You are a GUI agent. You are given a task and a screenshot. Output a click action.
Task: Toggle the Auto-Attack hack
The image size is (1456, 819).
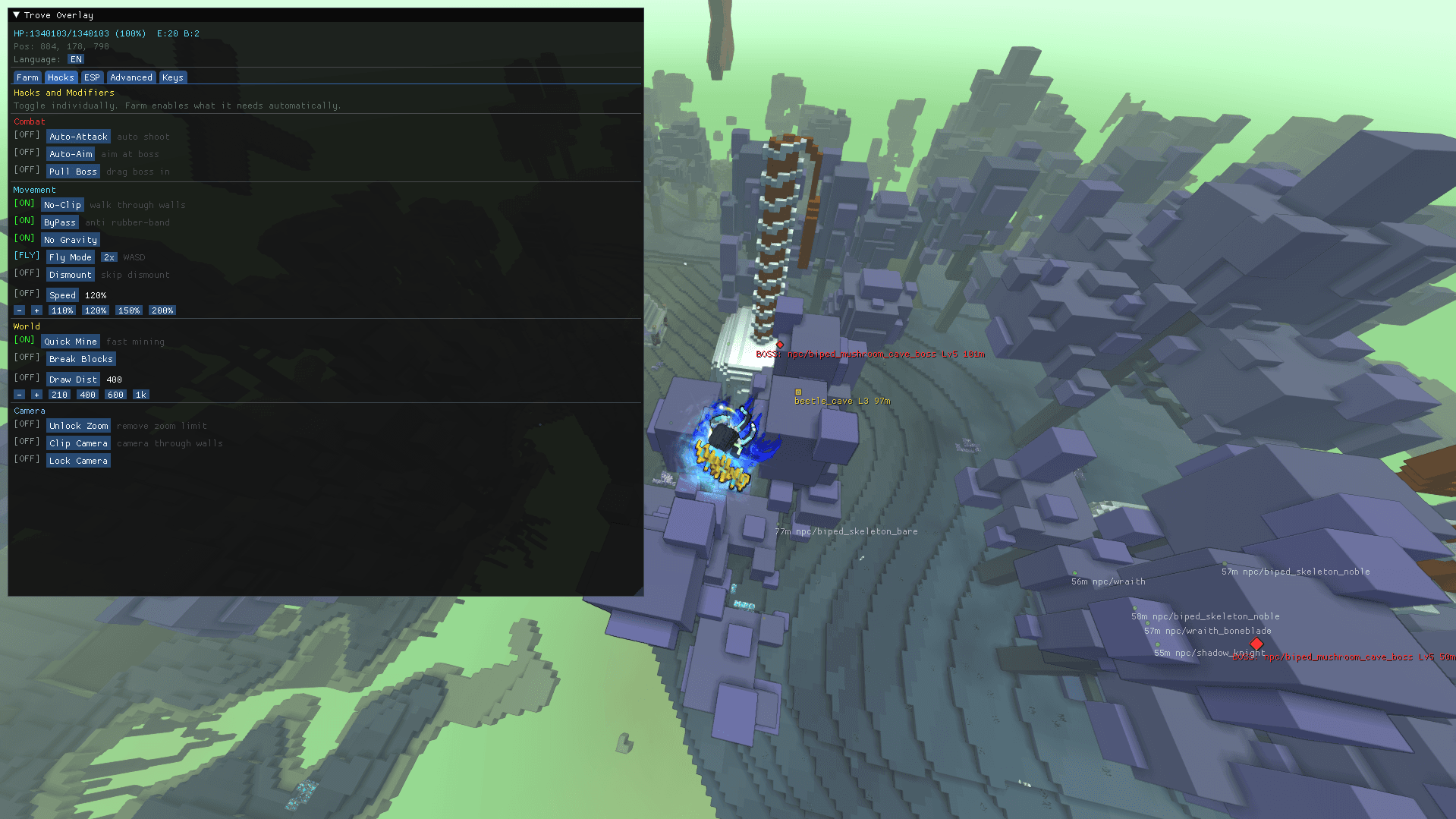coord(78,137)
